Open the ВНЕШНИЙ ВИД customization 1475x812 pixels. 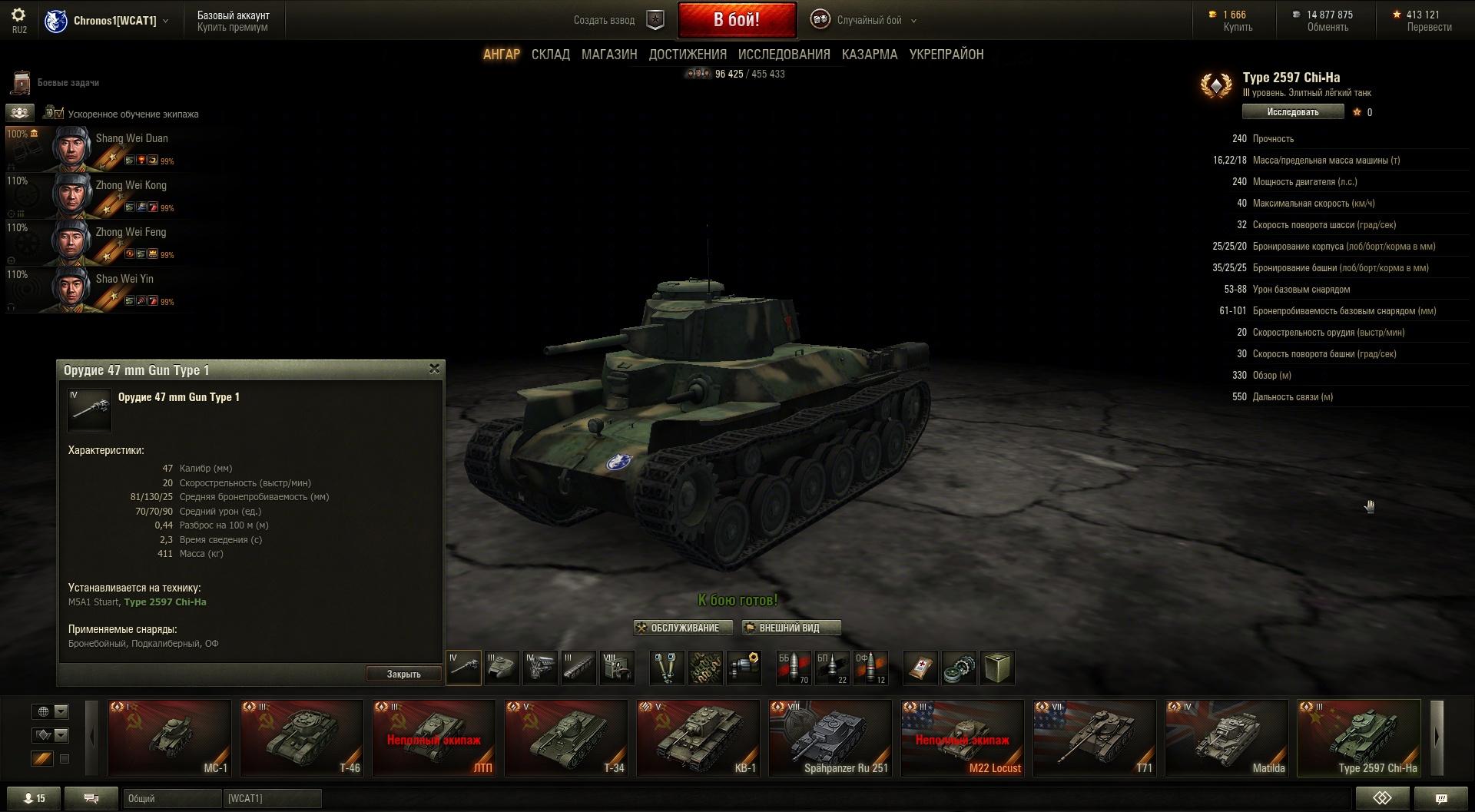coord(791,628)
